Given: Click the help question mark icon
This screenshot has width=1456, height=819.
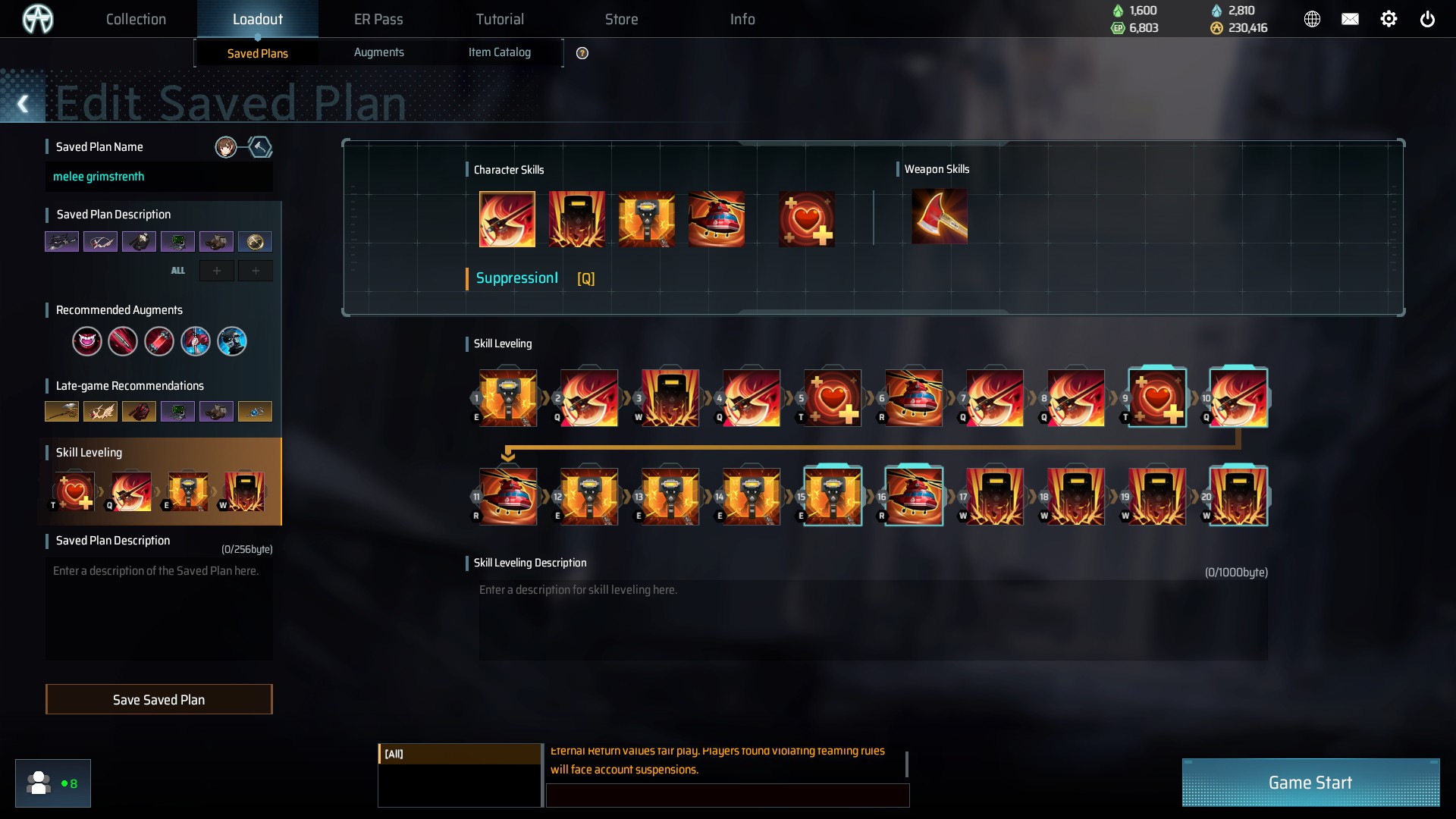Looking at the screenshot, I should (x=582, y=53).
